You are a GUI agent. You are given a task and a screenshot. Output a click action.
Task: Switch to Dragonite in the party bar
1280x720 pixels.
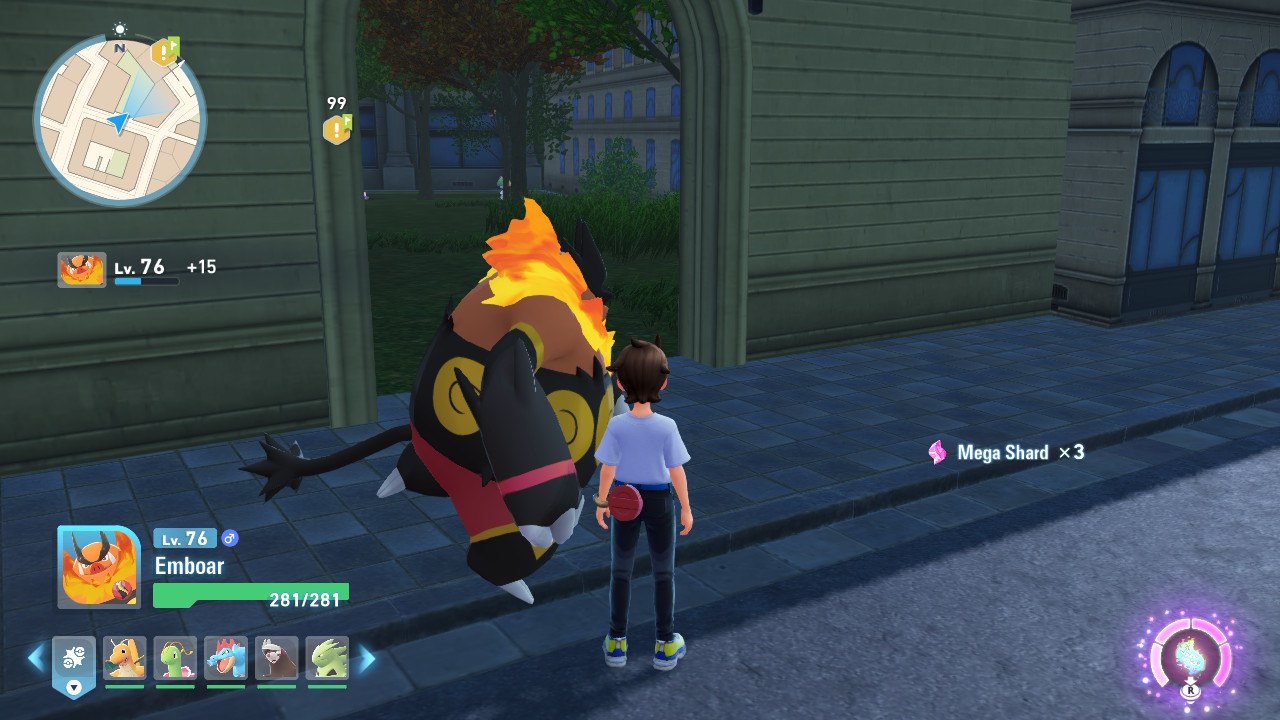pos(125,659)
